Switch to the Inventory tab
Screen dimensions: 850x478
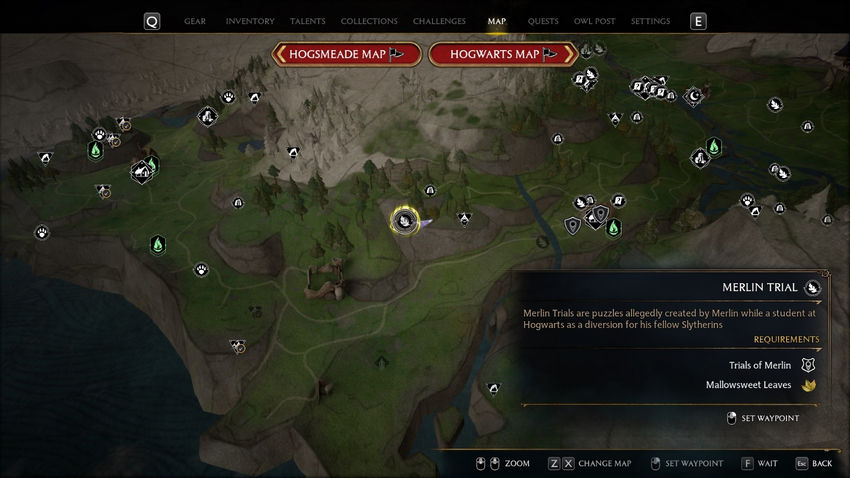249,21
